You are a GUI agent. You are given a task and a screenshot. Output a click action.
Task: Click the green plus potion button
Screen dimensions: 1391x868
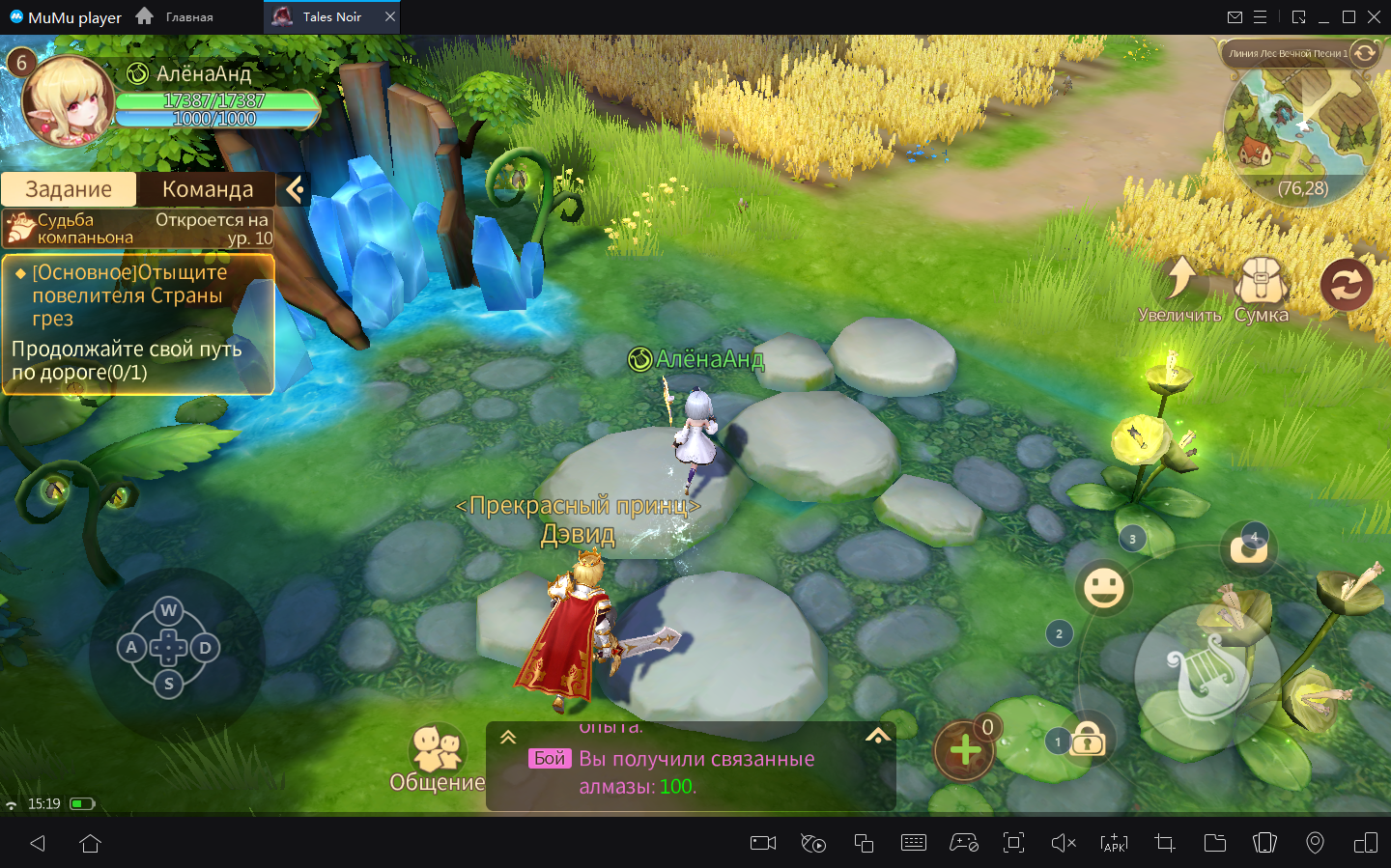click(964, 750)
